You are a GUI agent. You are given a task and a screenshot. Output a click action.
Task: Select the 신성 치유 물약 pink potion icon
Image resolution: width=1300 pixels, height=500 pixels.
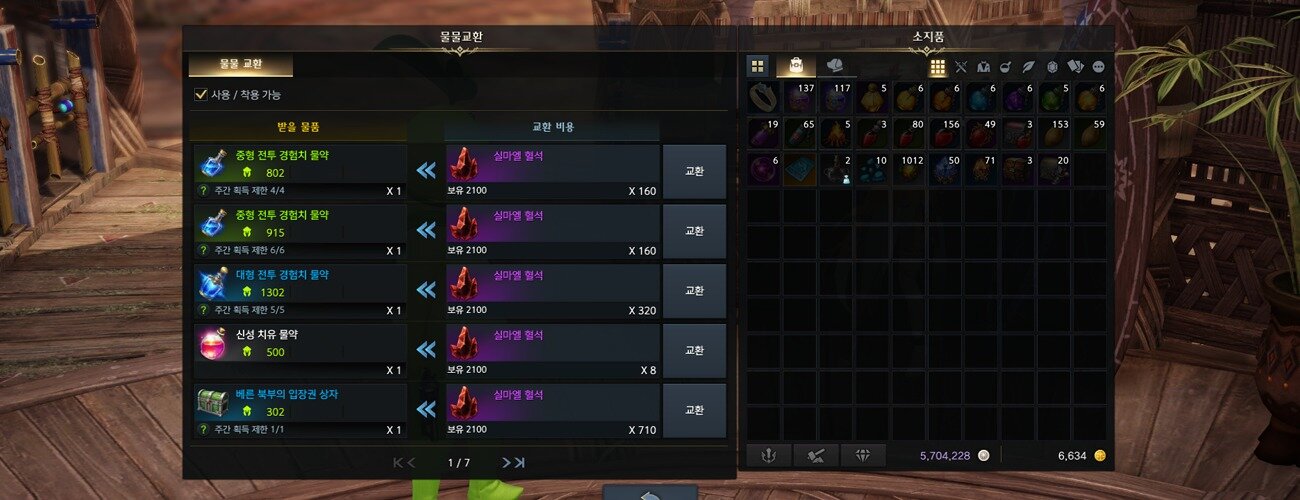tap(213, 344)
